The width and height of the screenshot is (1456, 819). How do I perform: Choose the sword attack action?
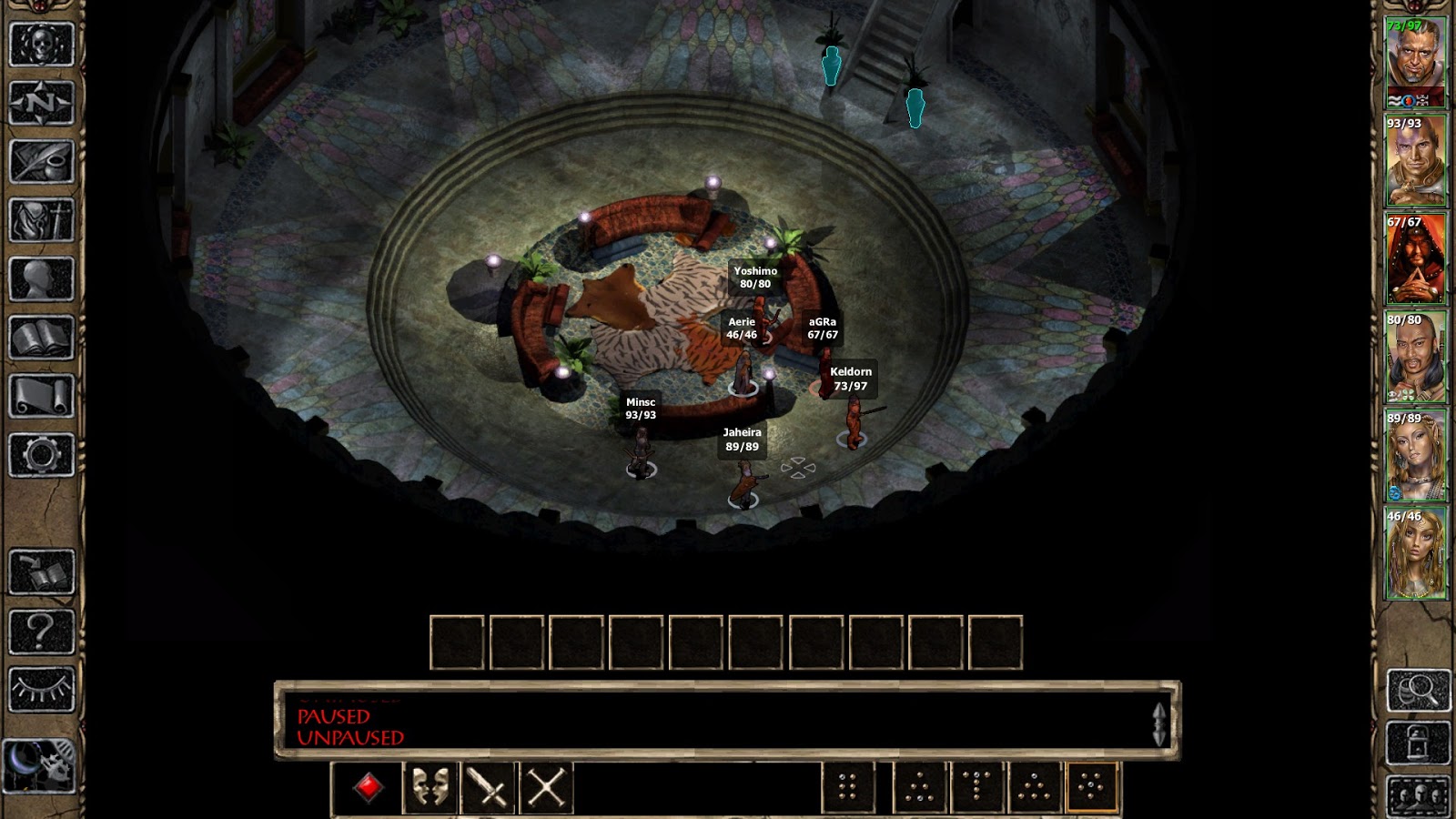[x=488, y=787]
